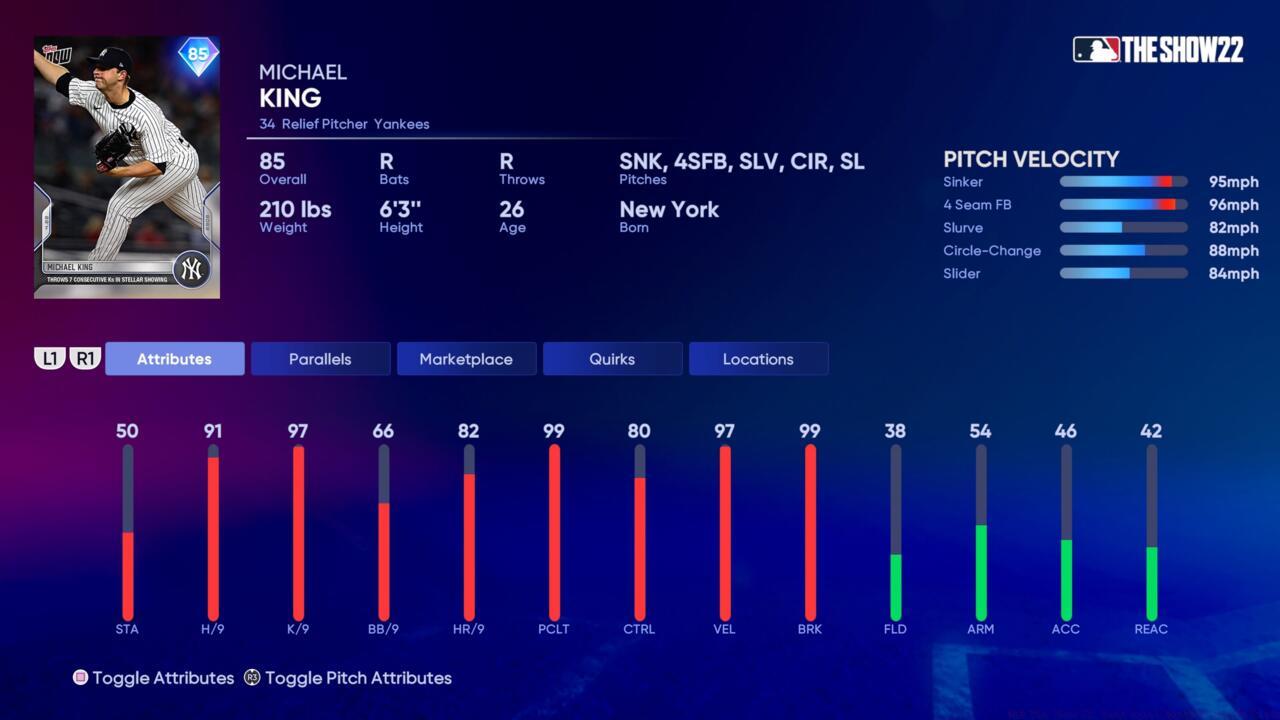Click the Sinker velocity bar
Viewport: 1280px width, 720px height.
[x=1122, y=182]
